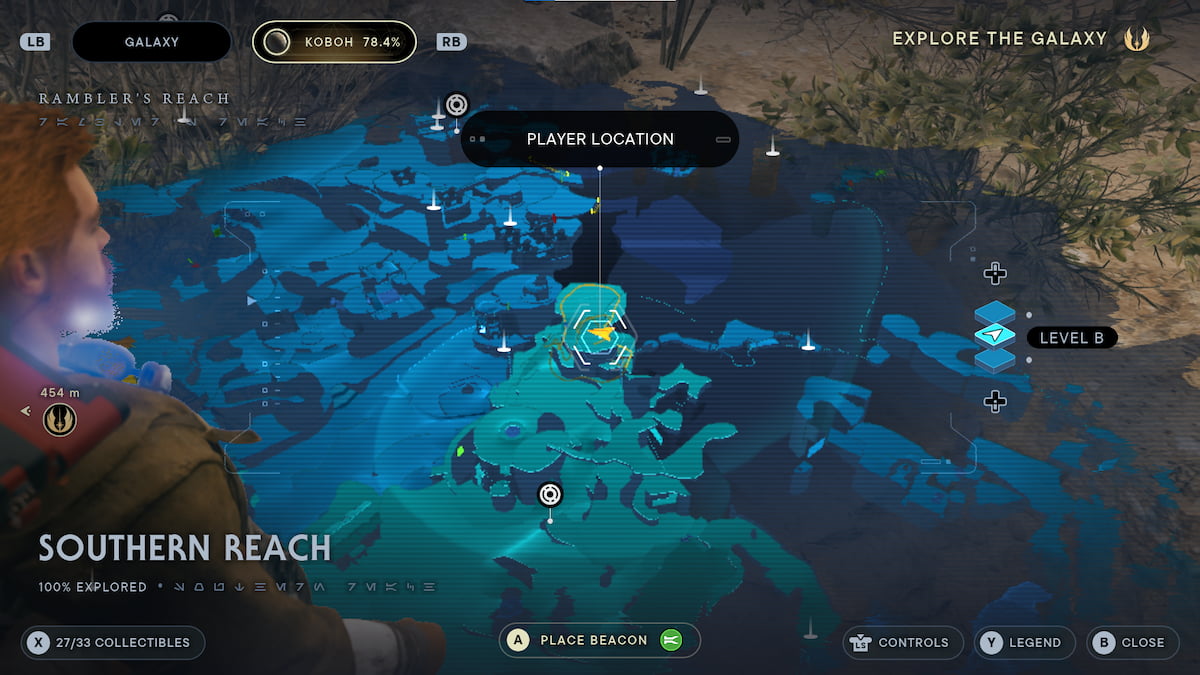1200x675 pixels.
Task: Click the Player Location tooltip label
Action: (600, 139)
